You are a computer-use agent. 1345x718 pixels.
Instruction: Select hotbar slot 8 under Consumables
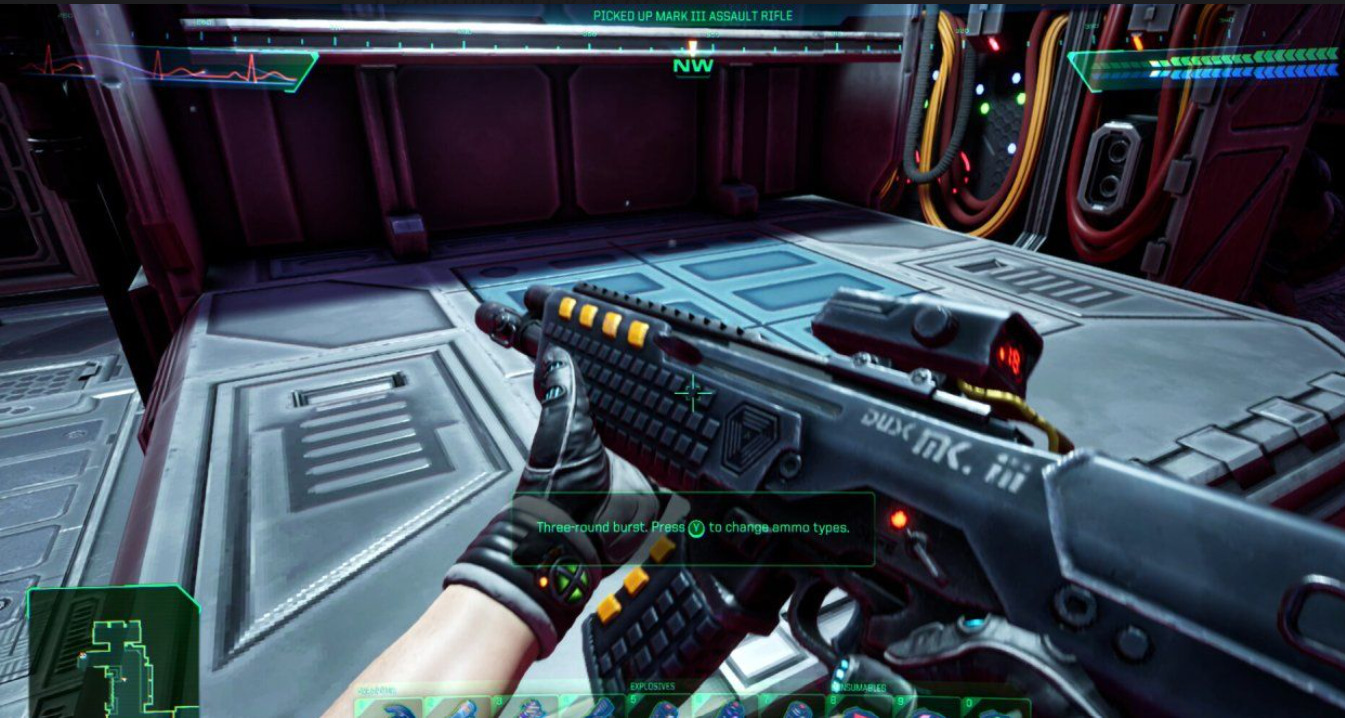[x=862, y=707]
